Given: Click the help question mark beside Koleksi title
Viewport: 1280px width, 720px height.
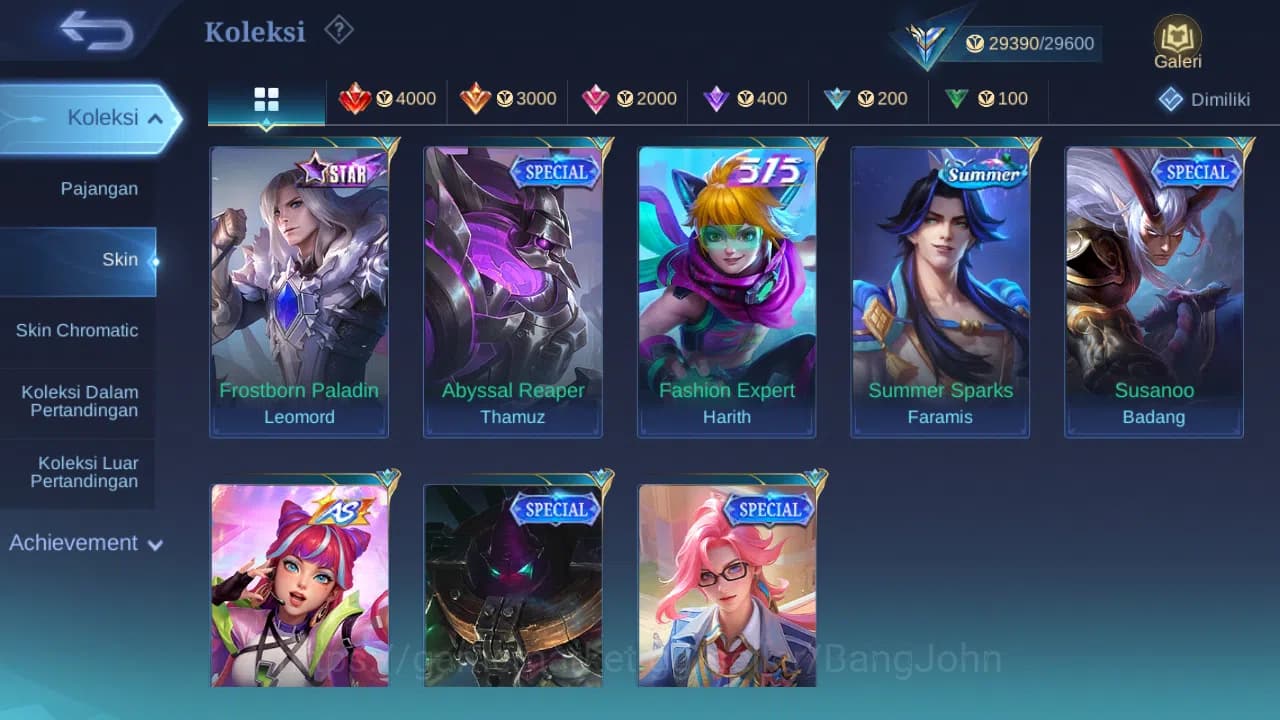Looking at the screenshot, I should 338,30.
